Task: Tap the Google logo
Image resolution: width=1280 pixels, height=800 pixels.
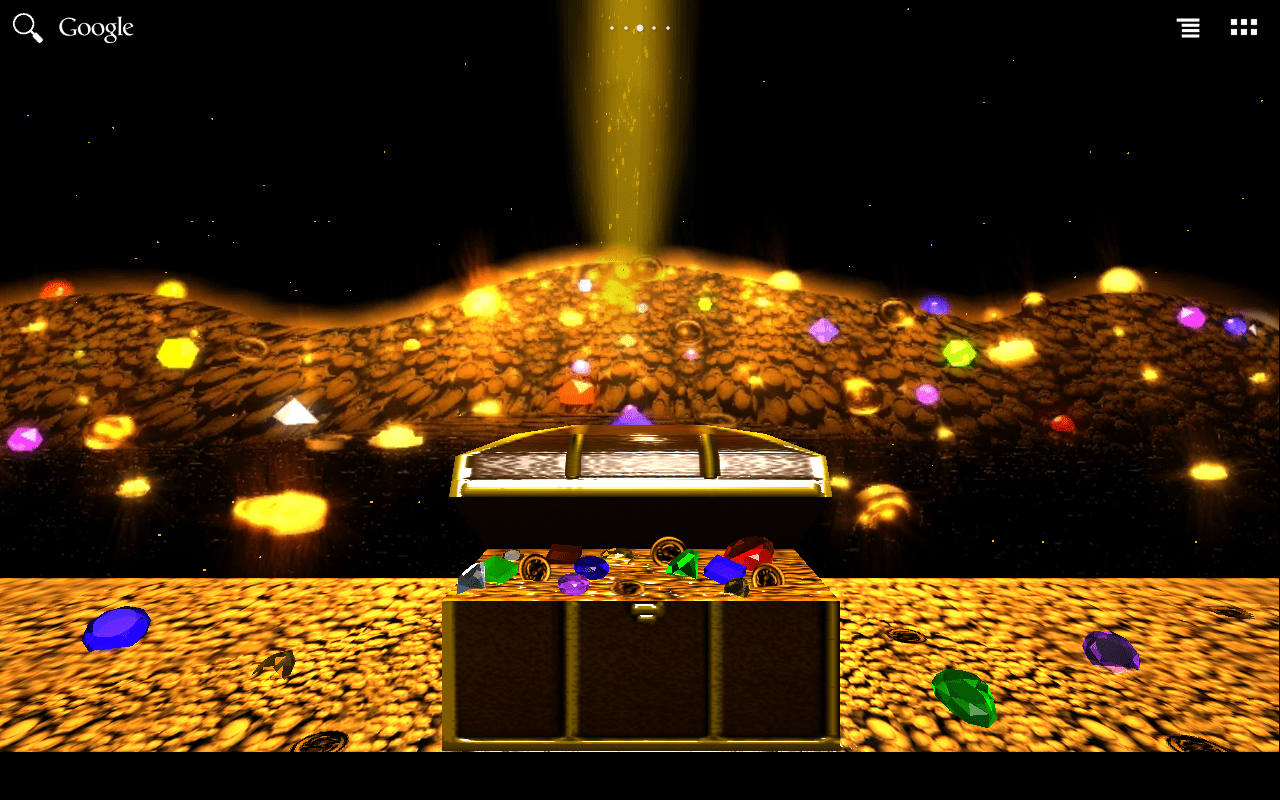Action: point(97,27)
